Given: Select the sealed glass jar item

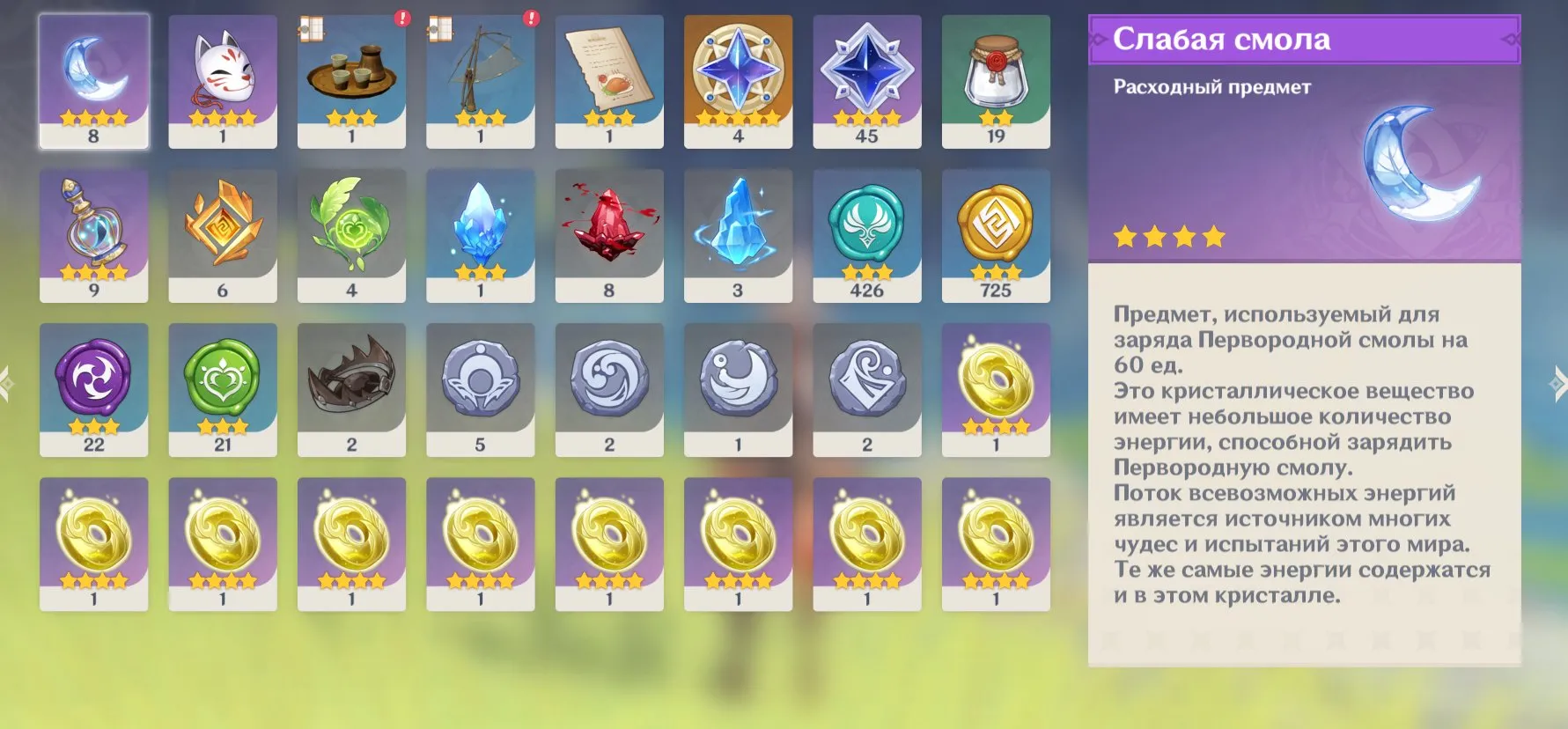Looking at the screenshot, I should 996,80.
